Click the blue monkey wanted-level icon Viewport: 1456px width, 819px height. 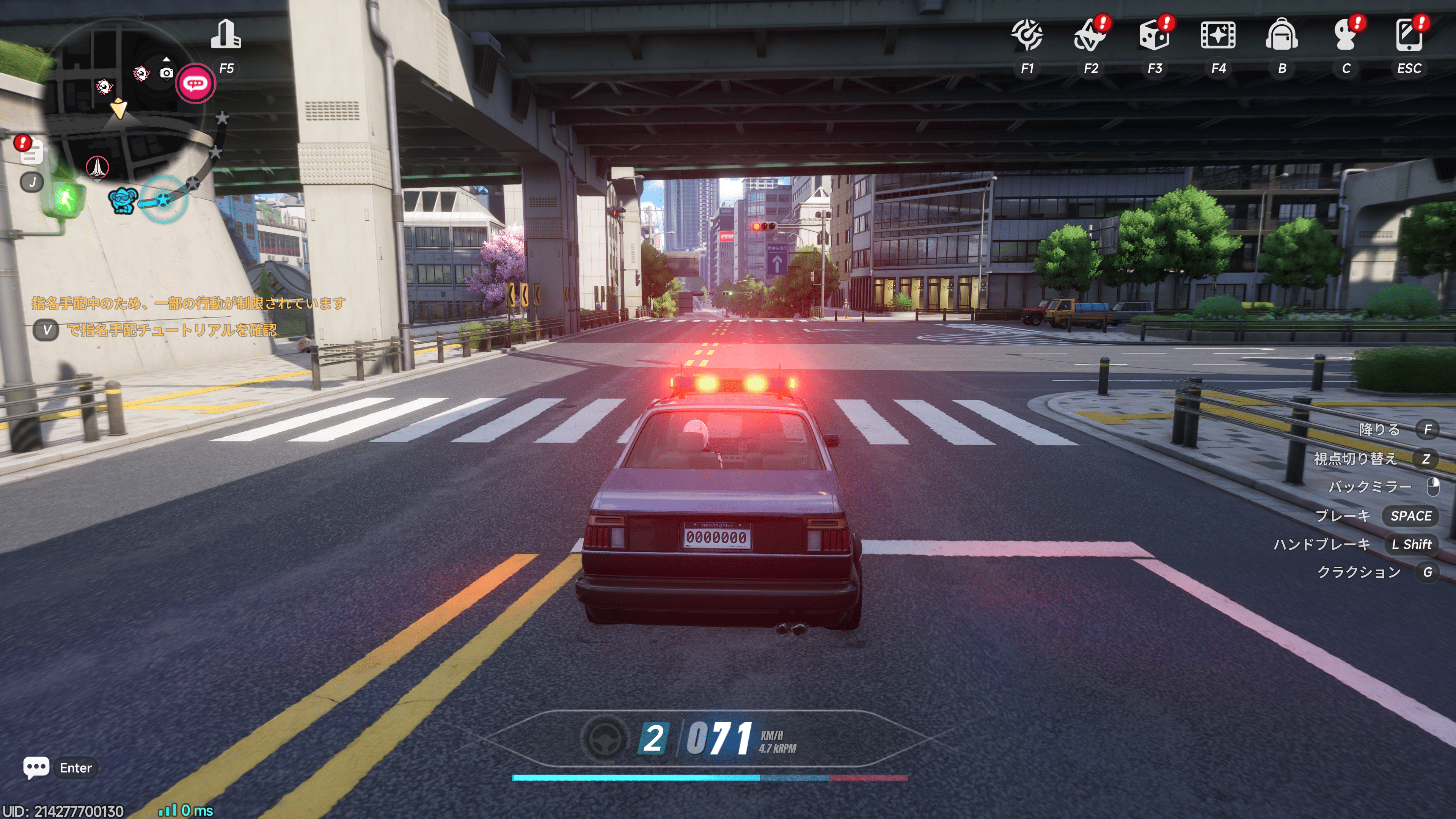[x=123, y=201]
